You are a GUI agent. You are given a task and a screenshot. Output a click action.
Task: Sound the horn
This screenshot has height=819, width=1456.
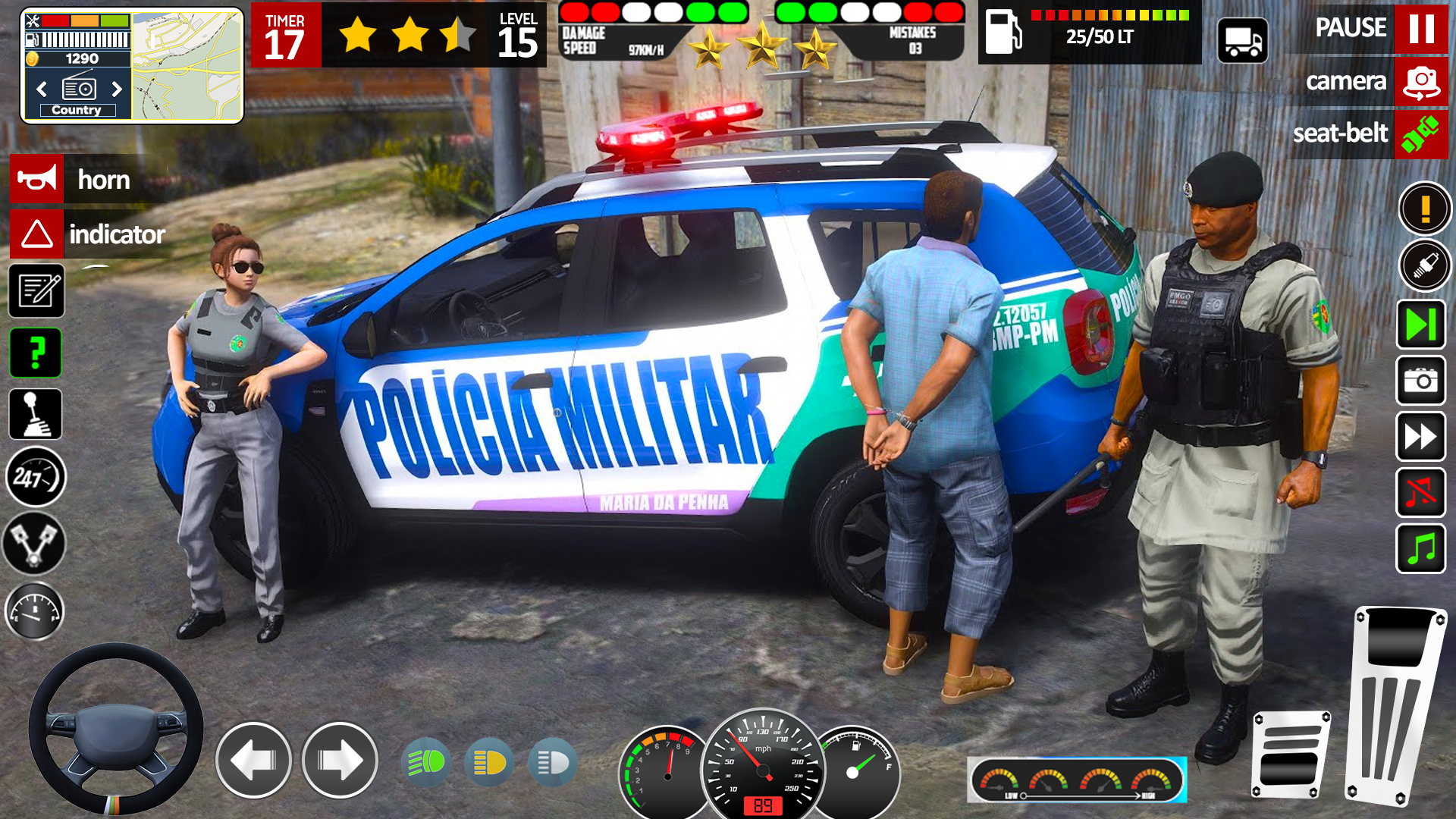coord(37,180)
